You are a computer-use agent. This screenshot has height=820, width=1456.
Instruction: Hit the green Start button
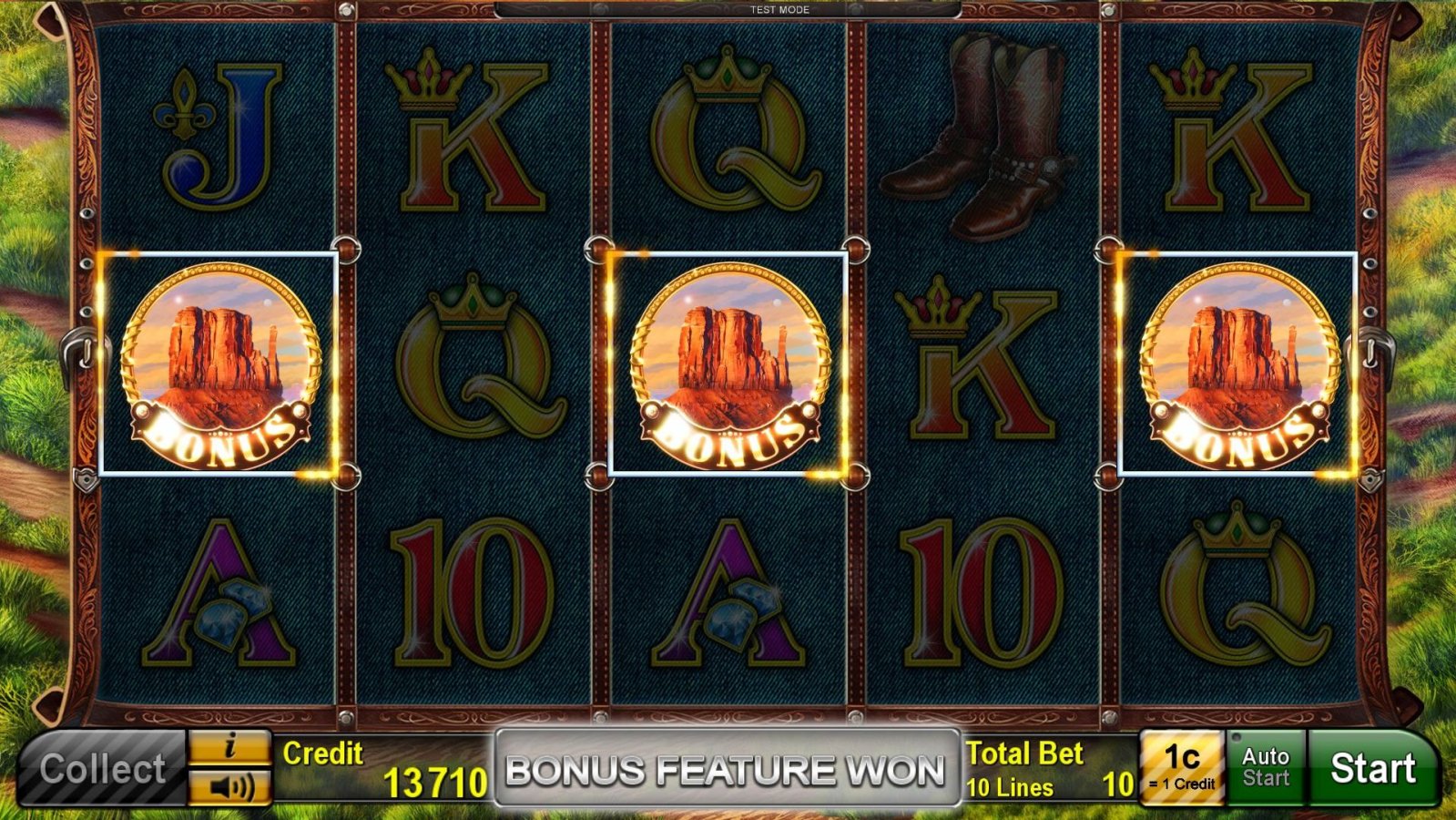pos(1372,768)
